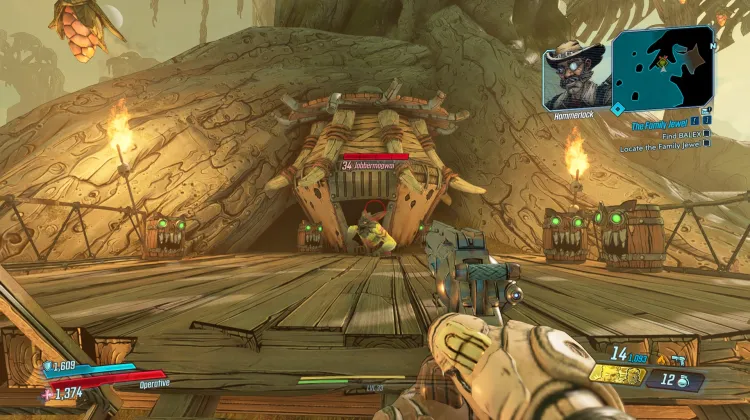Click Hammerlock's speaker portrait
The width and height of the screenshot is (750, 420).
[x=574, y=74]
